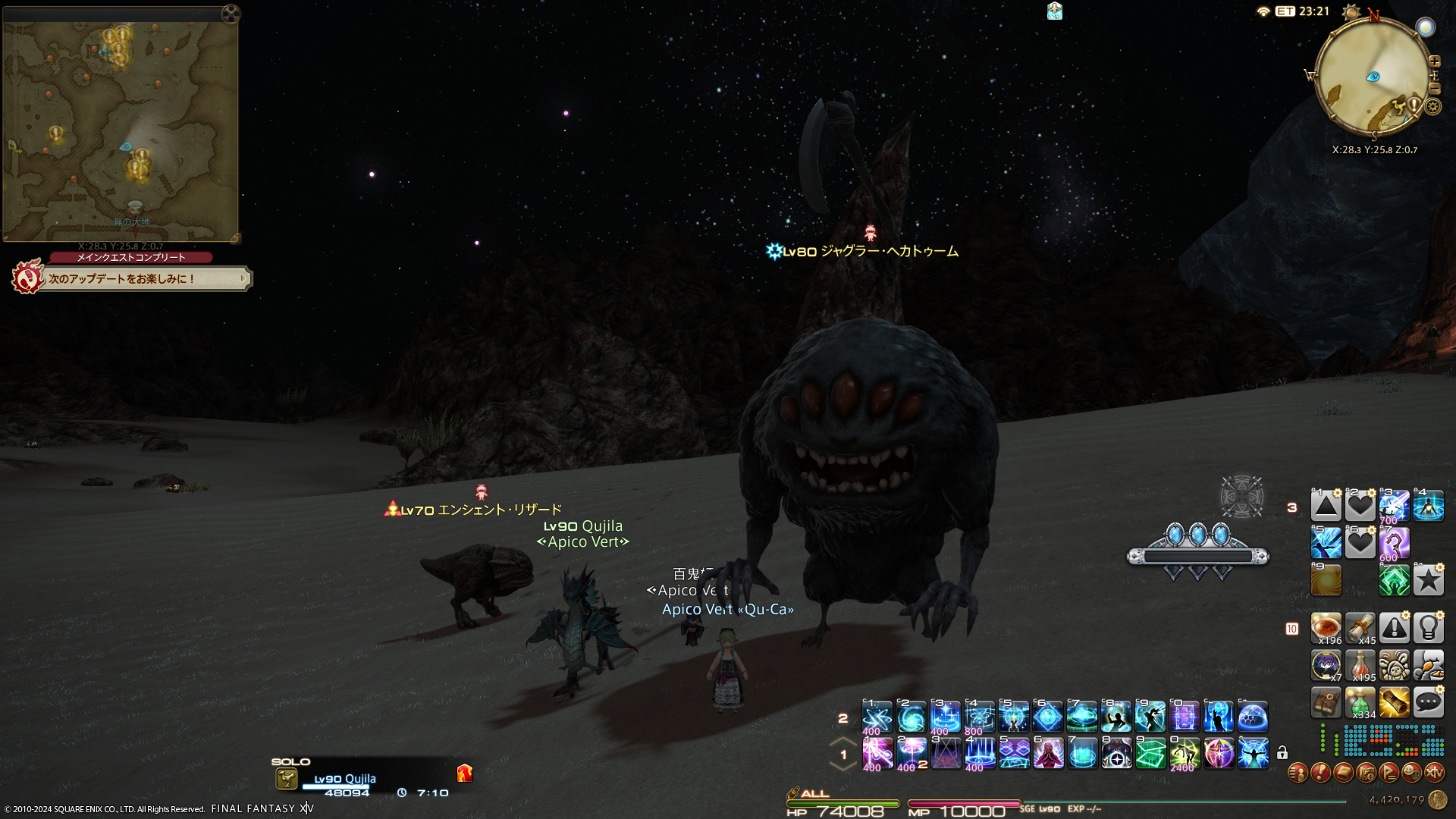Close the area map window
This screenshot has height=819, width=1456.
[x=231, y=14]
